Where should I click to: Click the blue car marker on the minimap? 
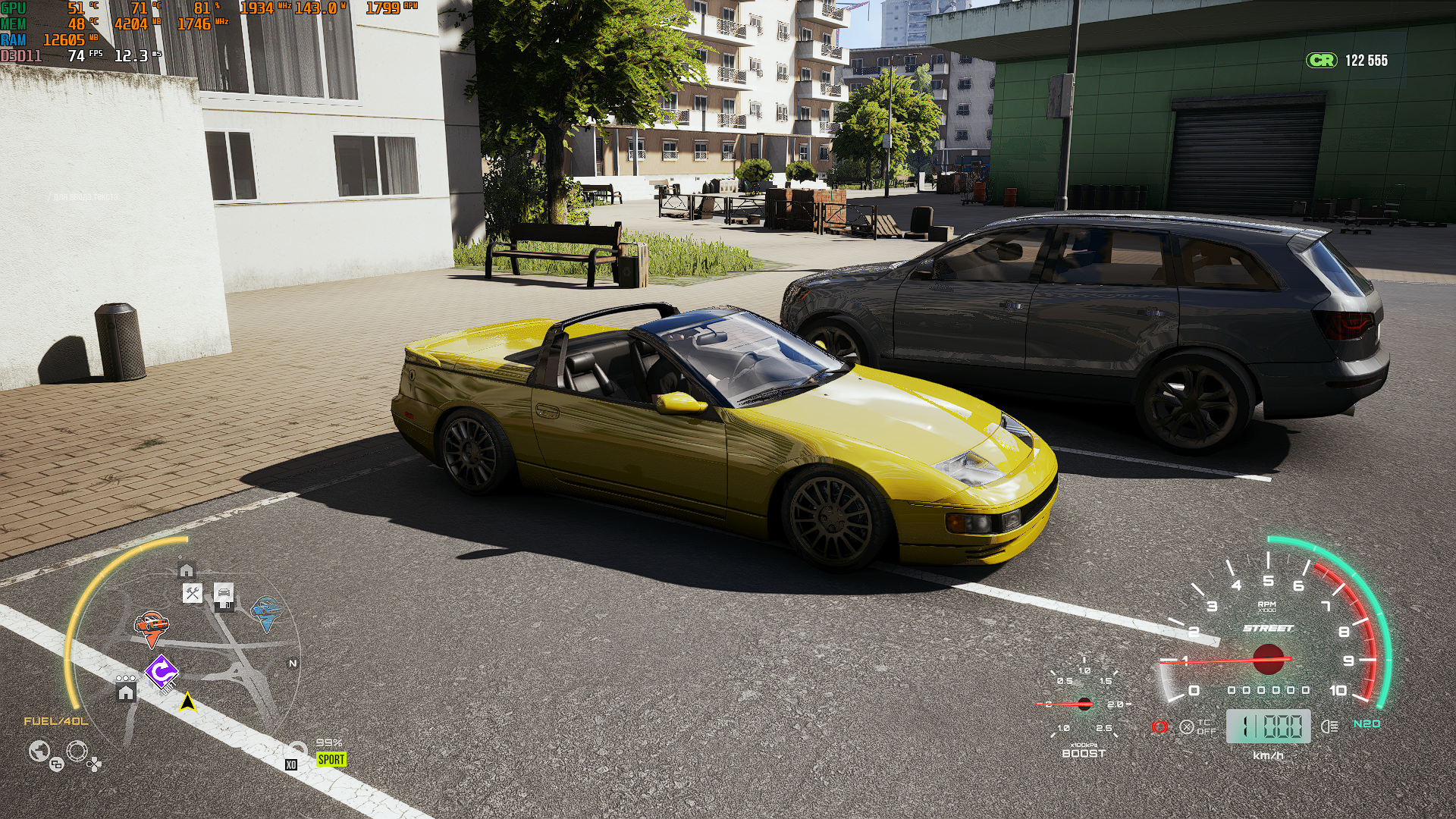265,610
